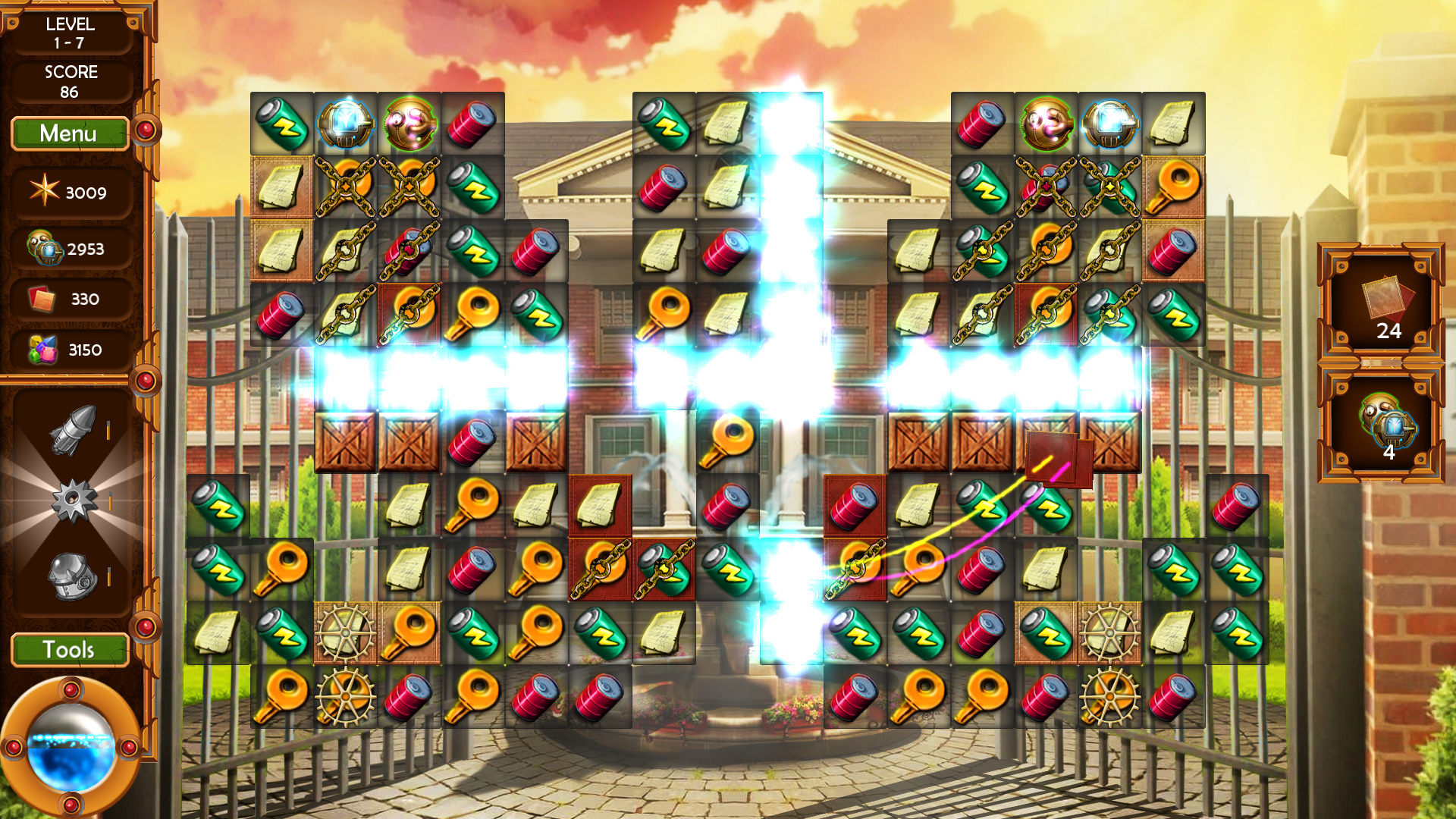Select the rocket power-up tool
Viewport: 1456px width, 819px height.
point(73,430)
